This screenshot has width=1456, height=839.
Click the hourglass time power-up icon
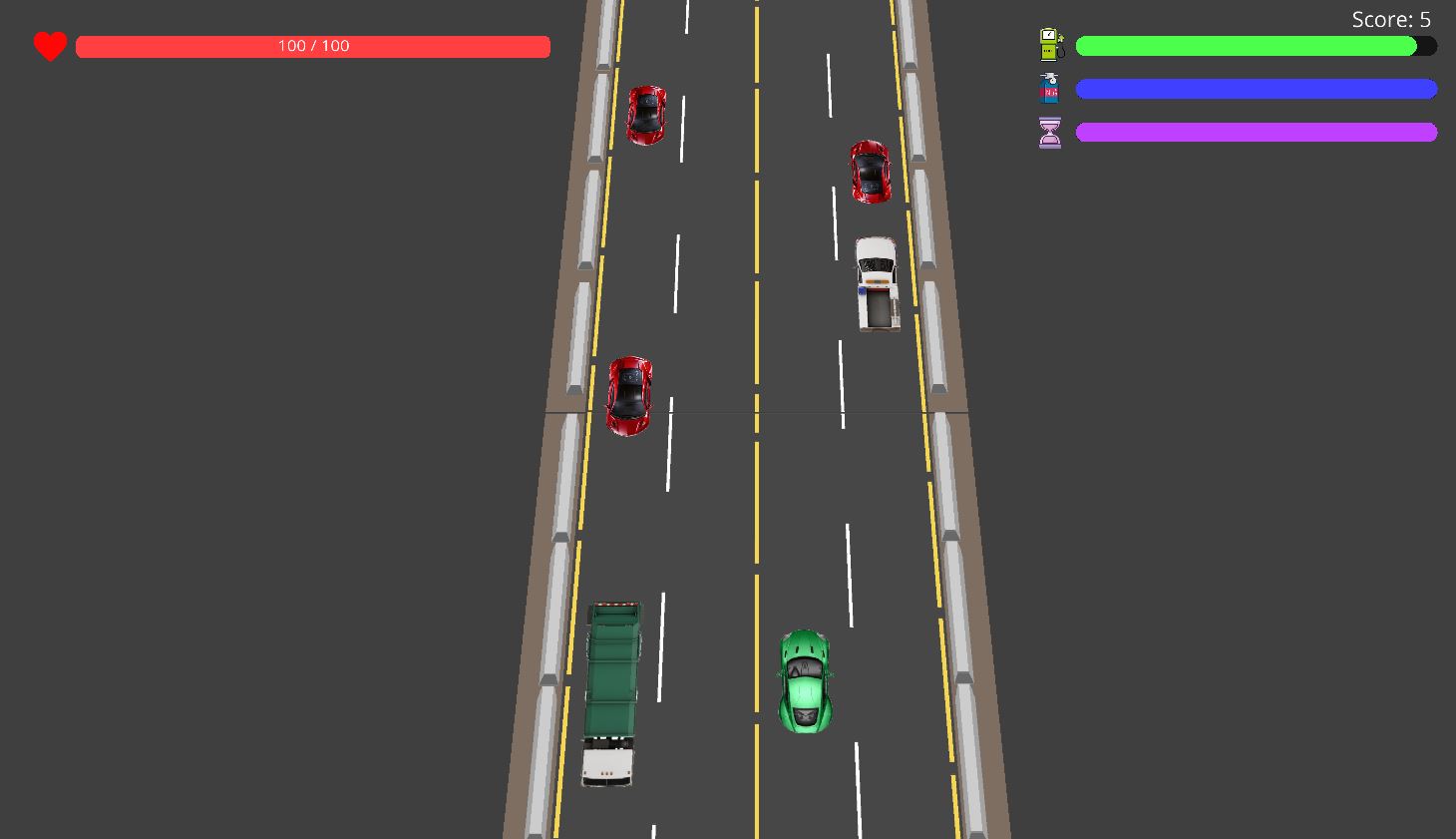pos(1049,131)
